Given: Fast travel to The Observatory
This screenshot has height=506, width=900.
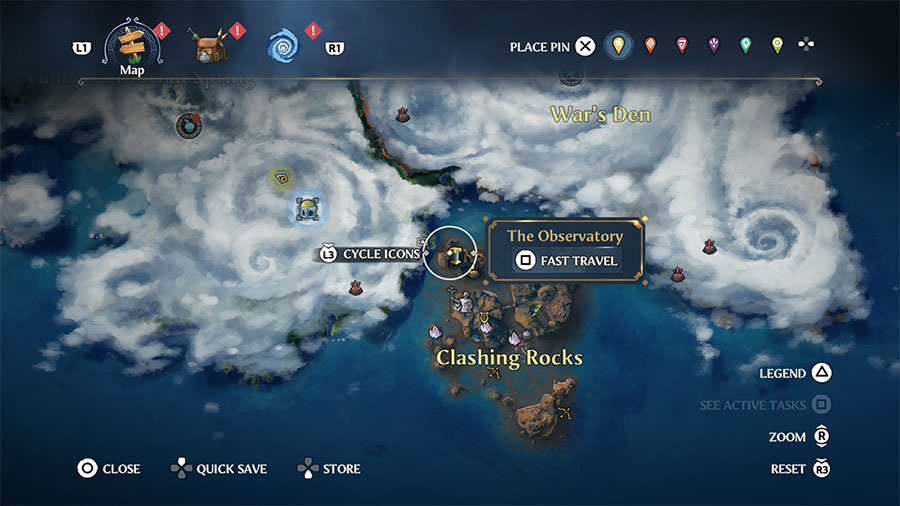Looking at the screenshot, I should [567, 262].
